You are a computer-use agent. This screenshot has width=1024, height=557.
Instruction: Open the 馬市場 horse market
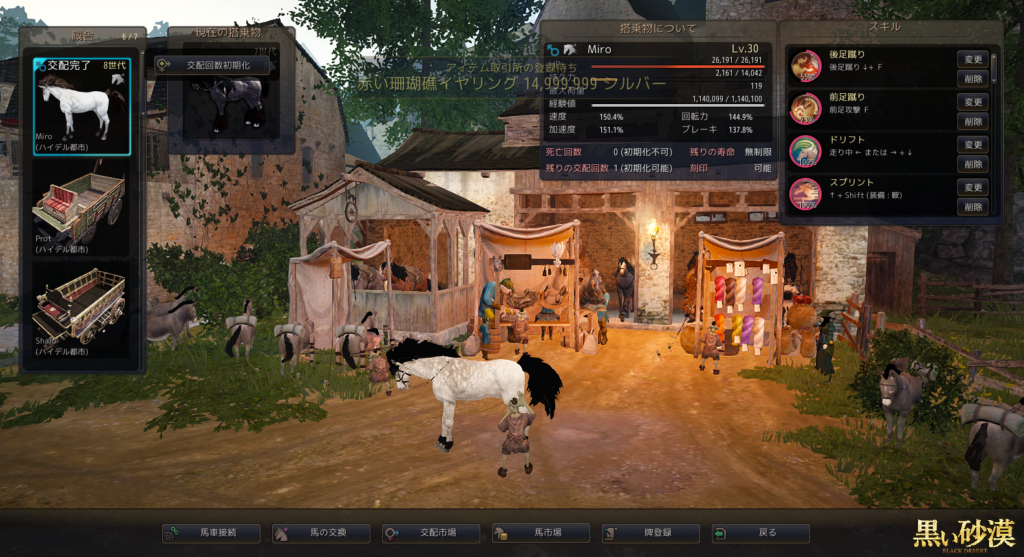click(x=541, y=533)
